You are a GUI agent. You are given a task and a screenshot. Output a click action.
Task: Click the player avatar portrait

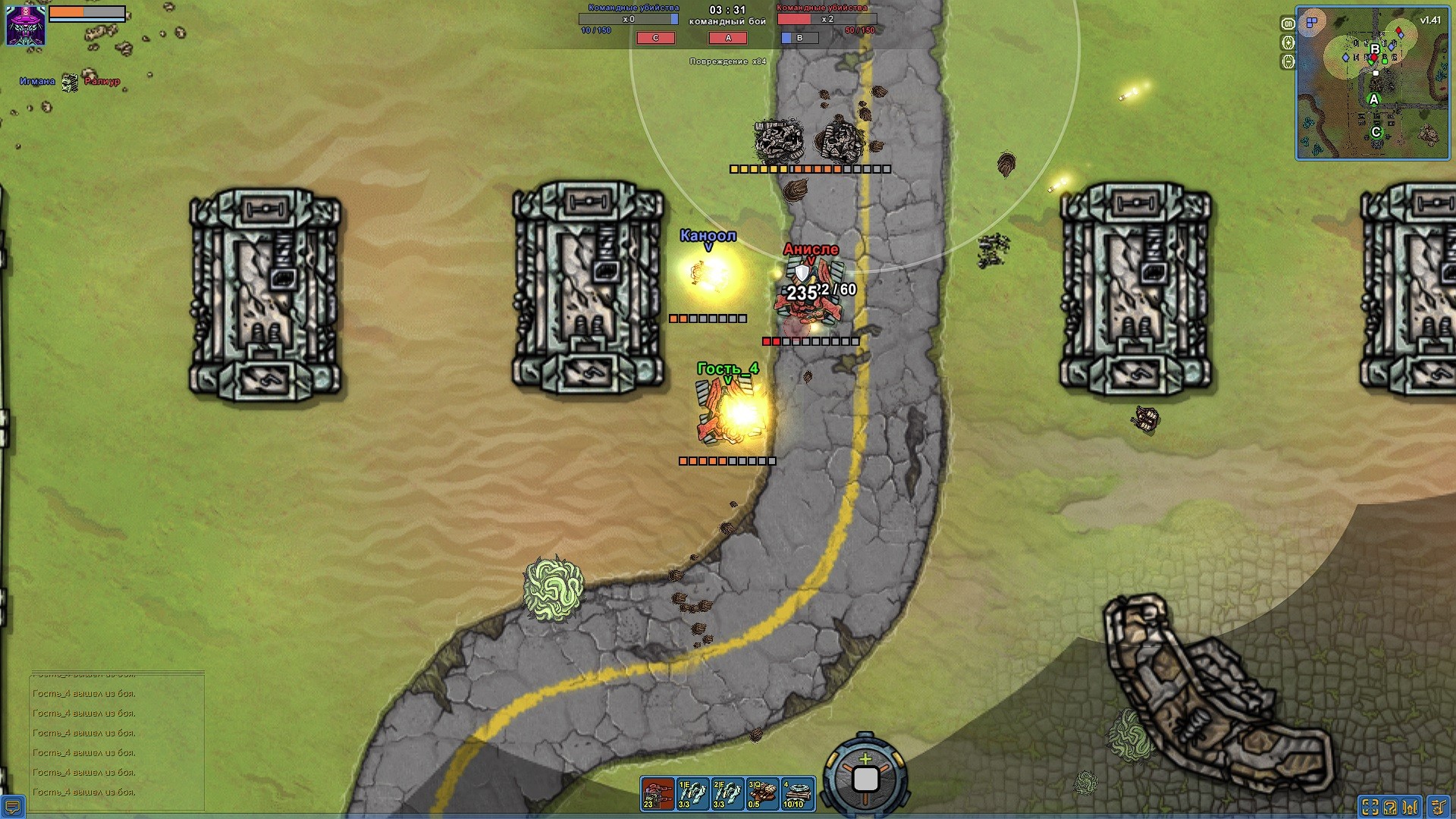[26, 25]
